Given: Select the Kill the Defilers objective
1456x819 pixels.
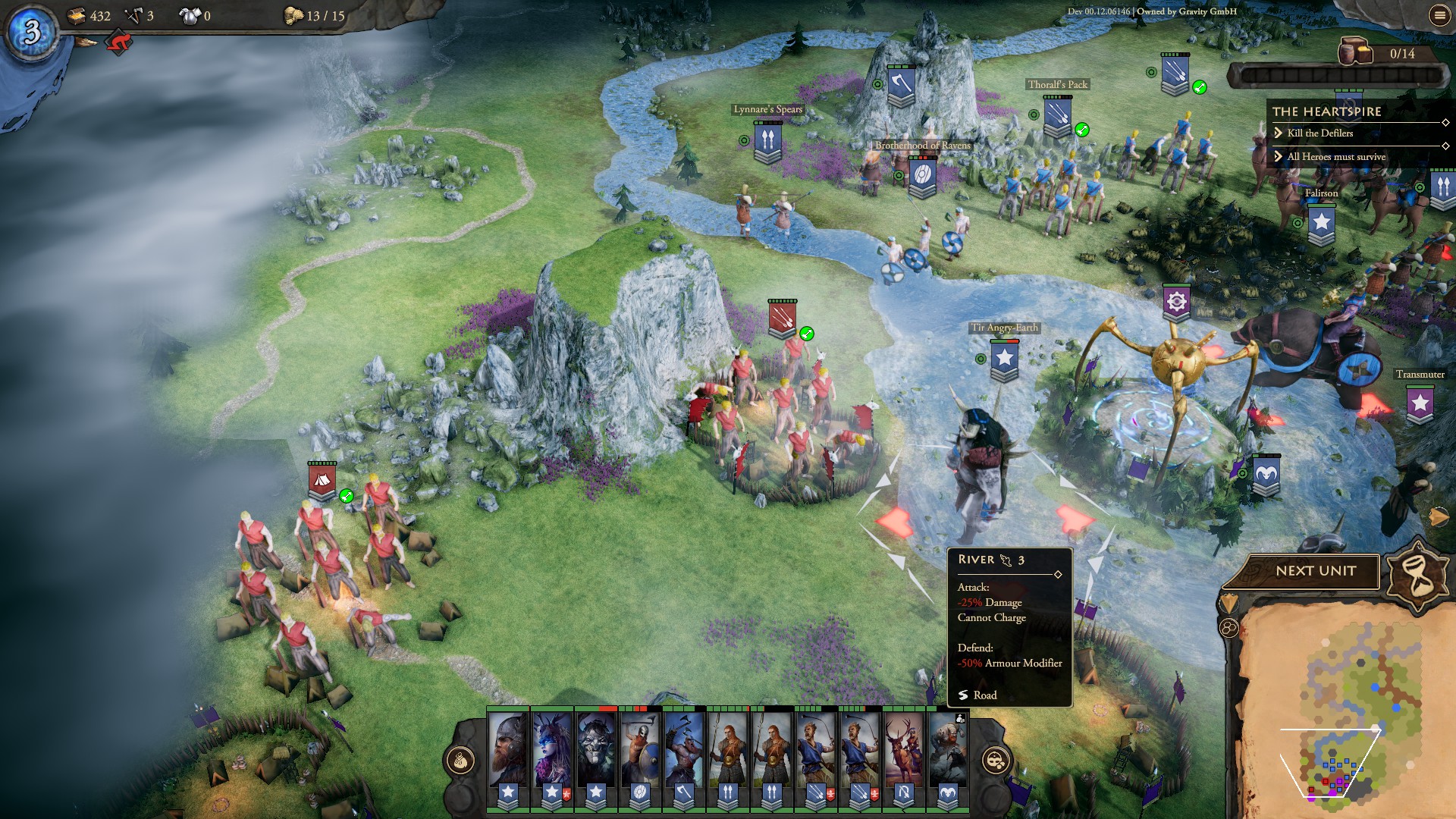Looking at the screenshot, I should pos(1319,133).
